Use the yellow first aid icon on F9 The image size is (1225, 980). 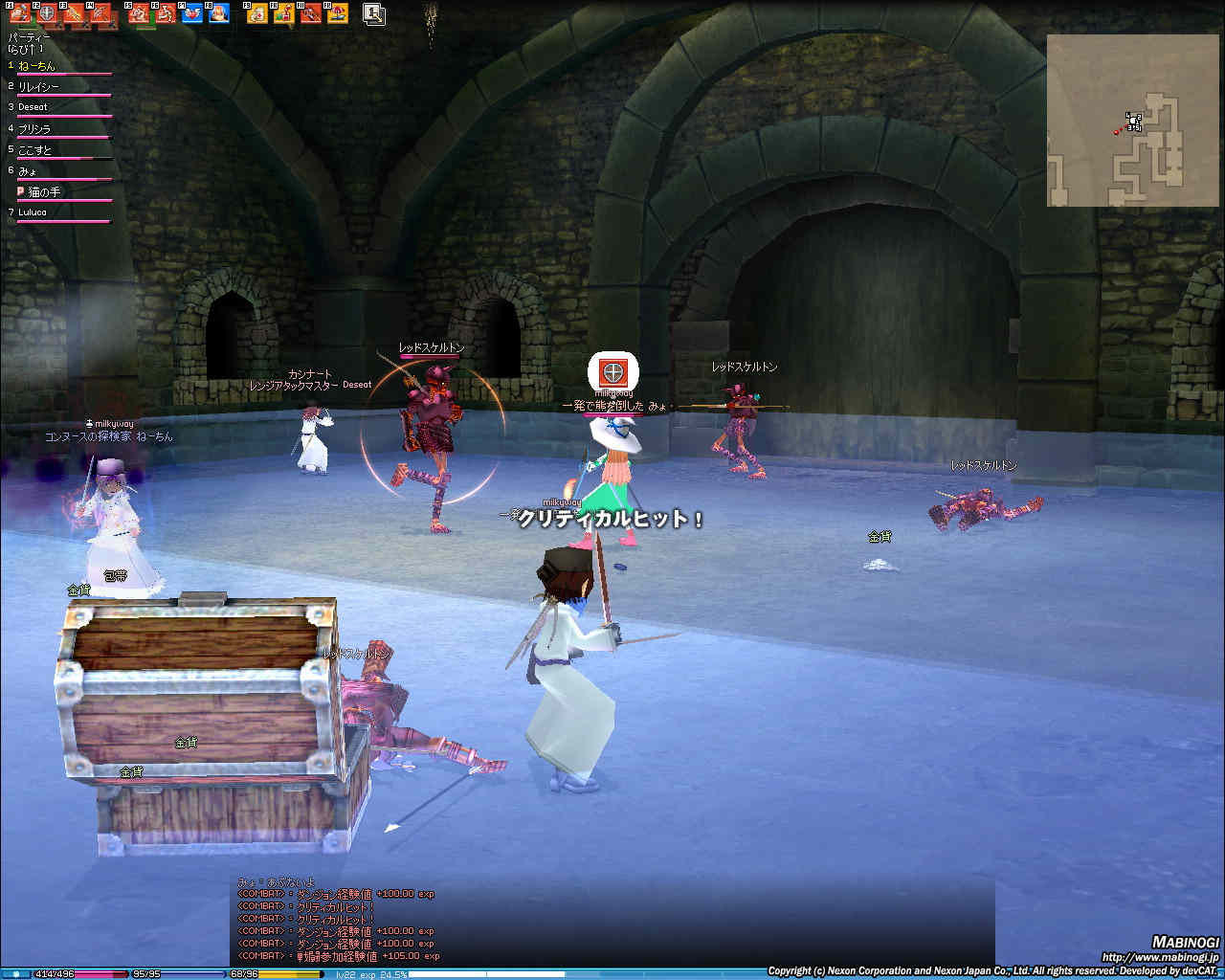pos(256,13)
